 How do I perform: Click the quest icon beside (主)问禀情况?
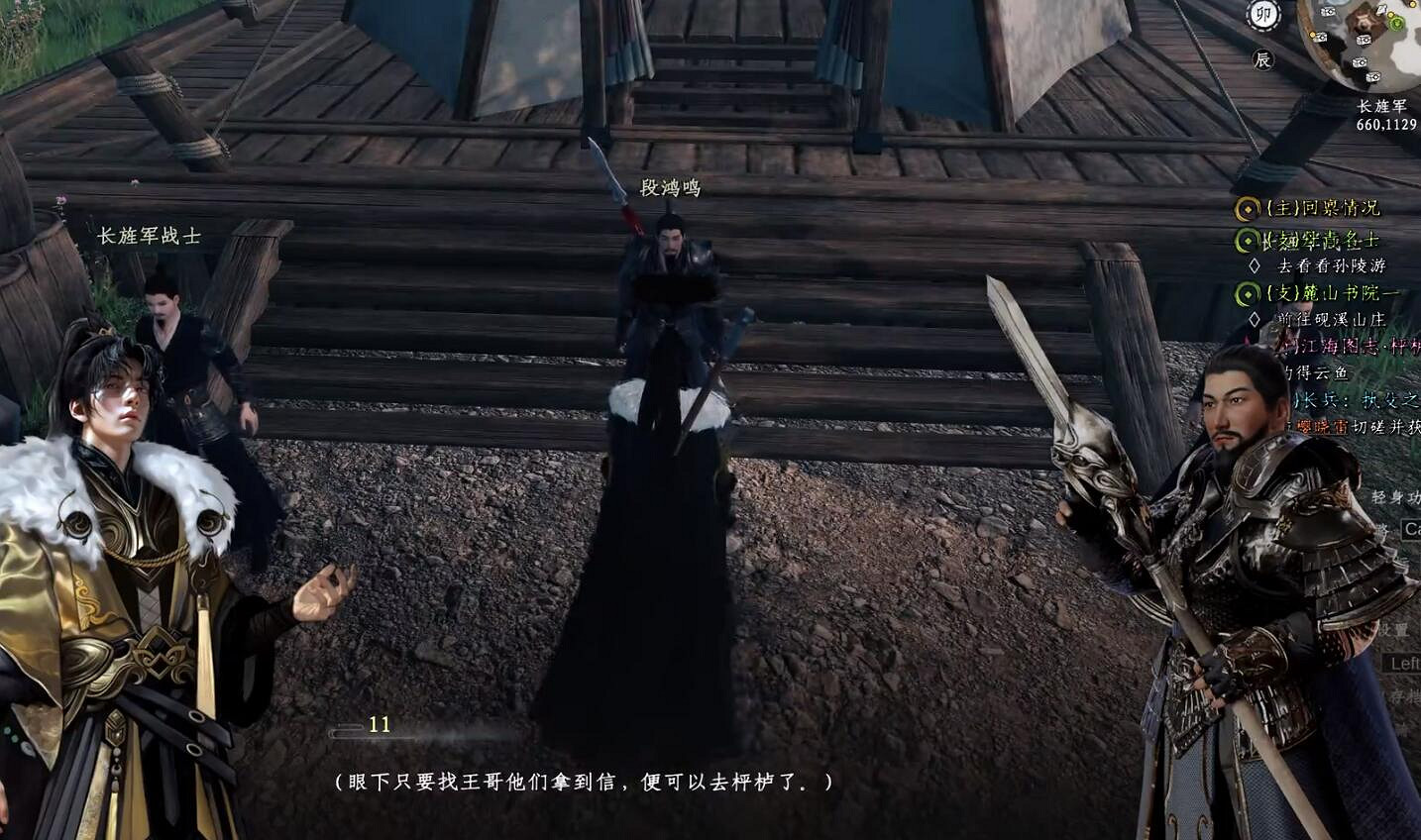point(1246,207)
